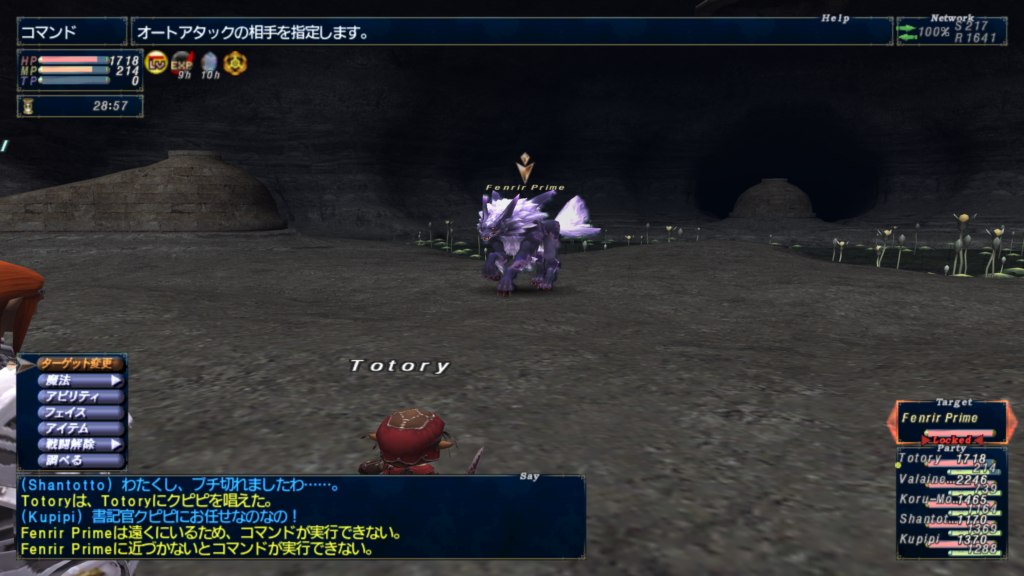Viewport: 1024px width, 576px height.
Task: Check the 10h crystal buff icon
Action: point(209,63)
